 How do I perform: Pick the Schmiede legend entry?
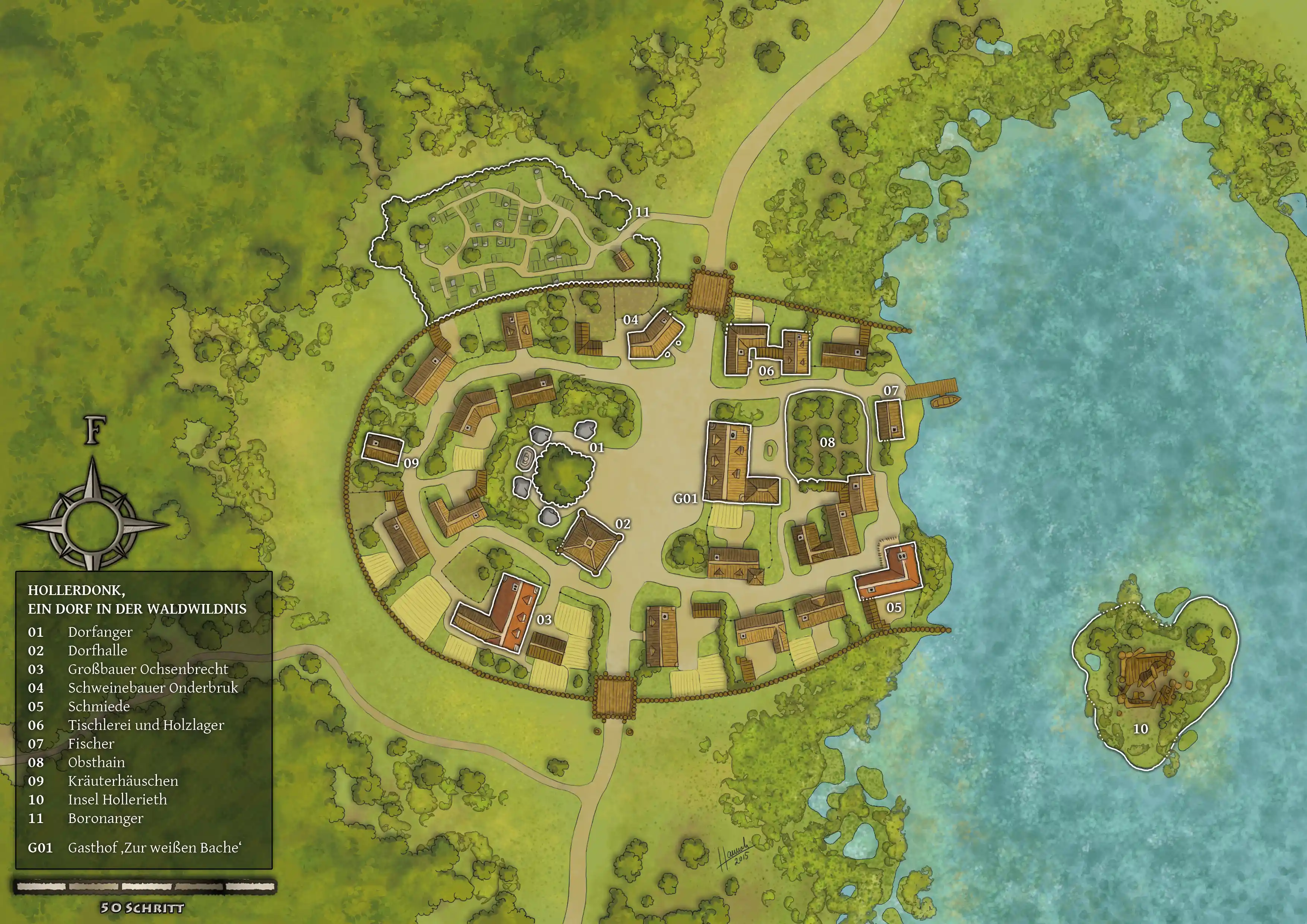pos(98,706)
